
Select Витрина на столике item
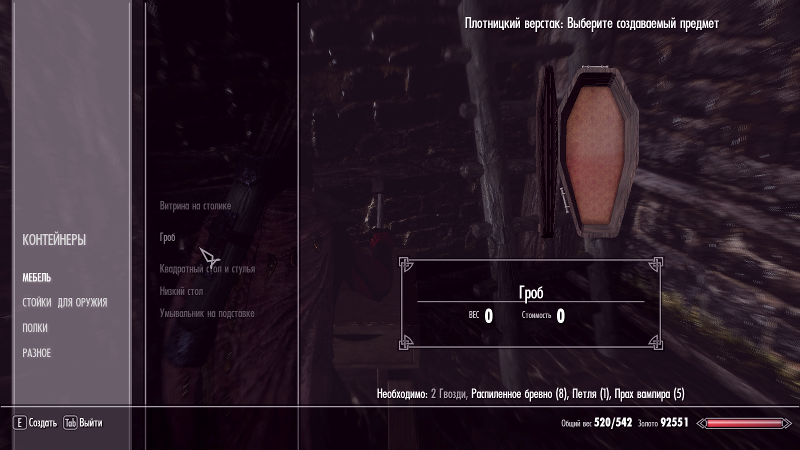click(x=195, y=206)
